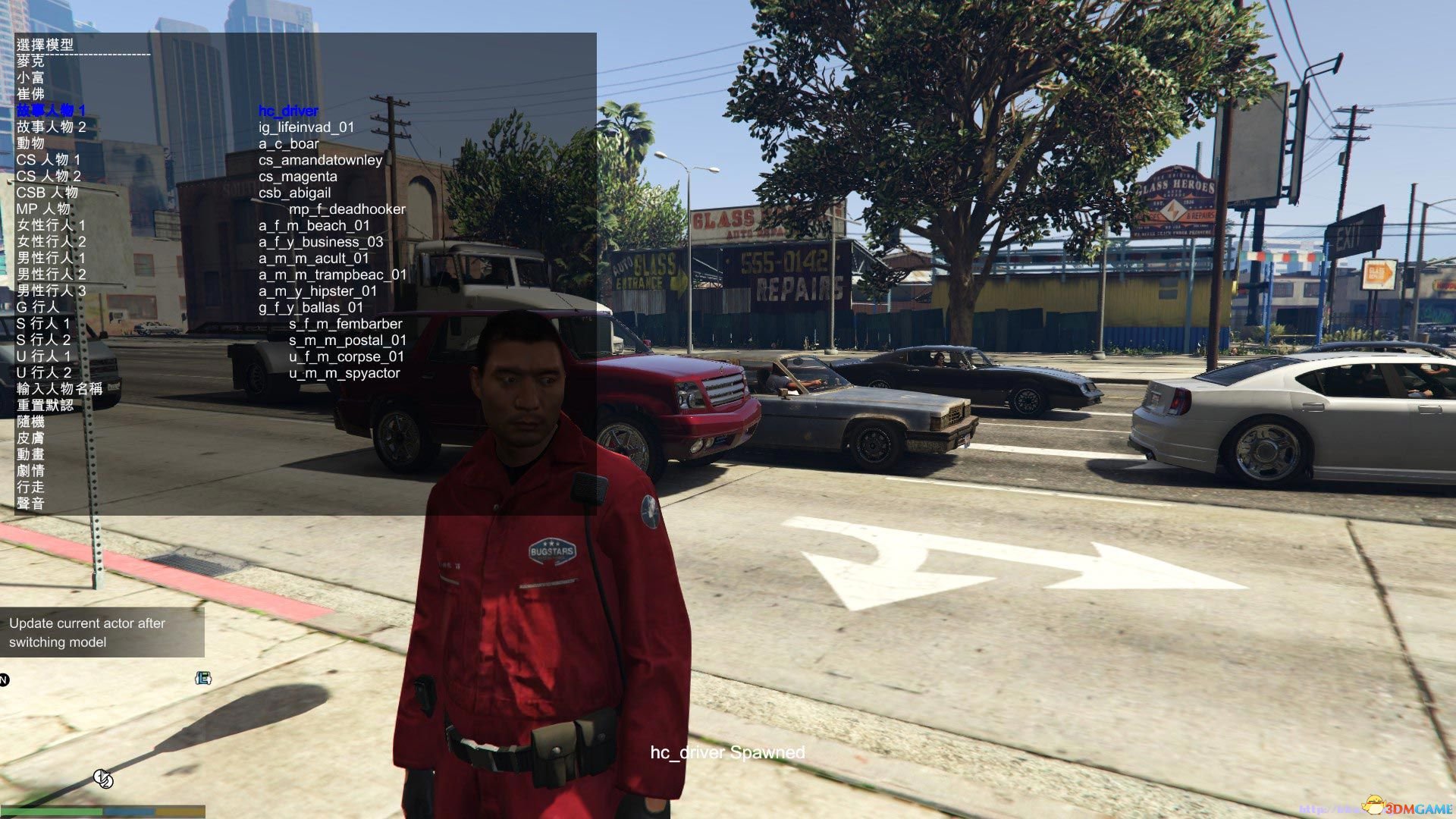Click the 輸入人物名稱 entry
The image size is (1456, 819).
click(59, 389)
